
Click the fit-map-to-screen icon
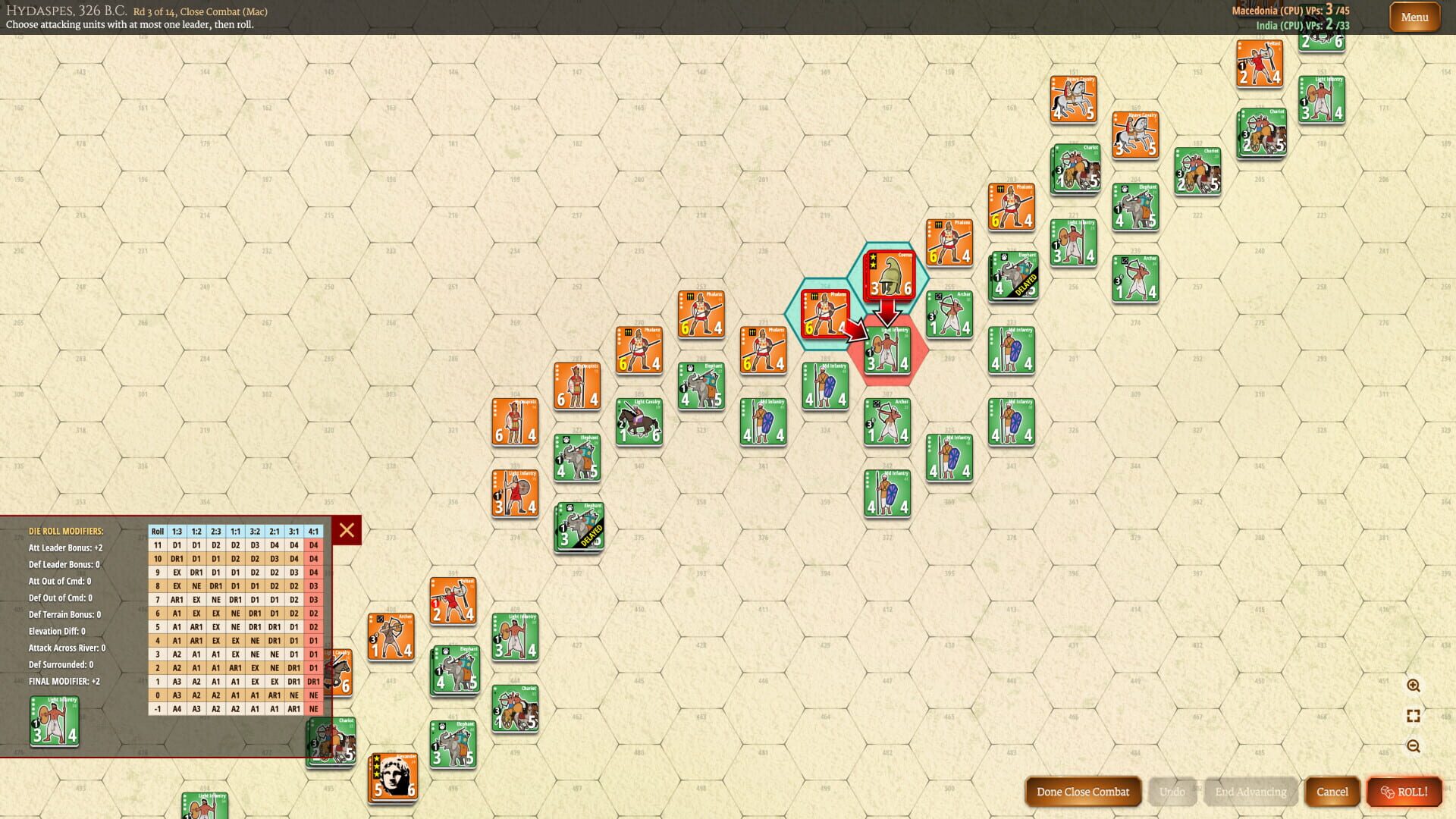[x=1414, y=715]
